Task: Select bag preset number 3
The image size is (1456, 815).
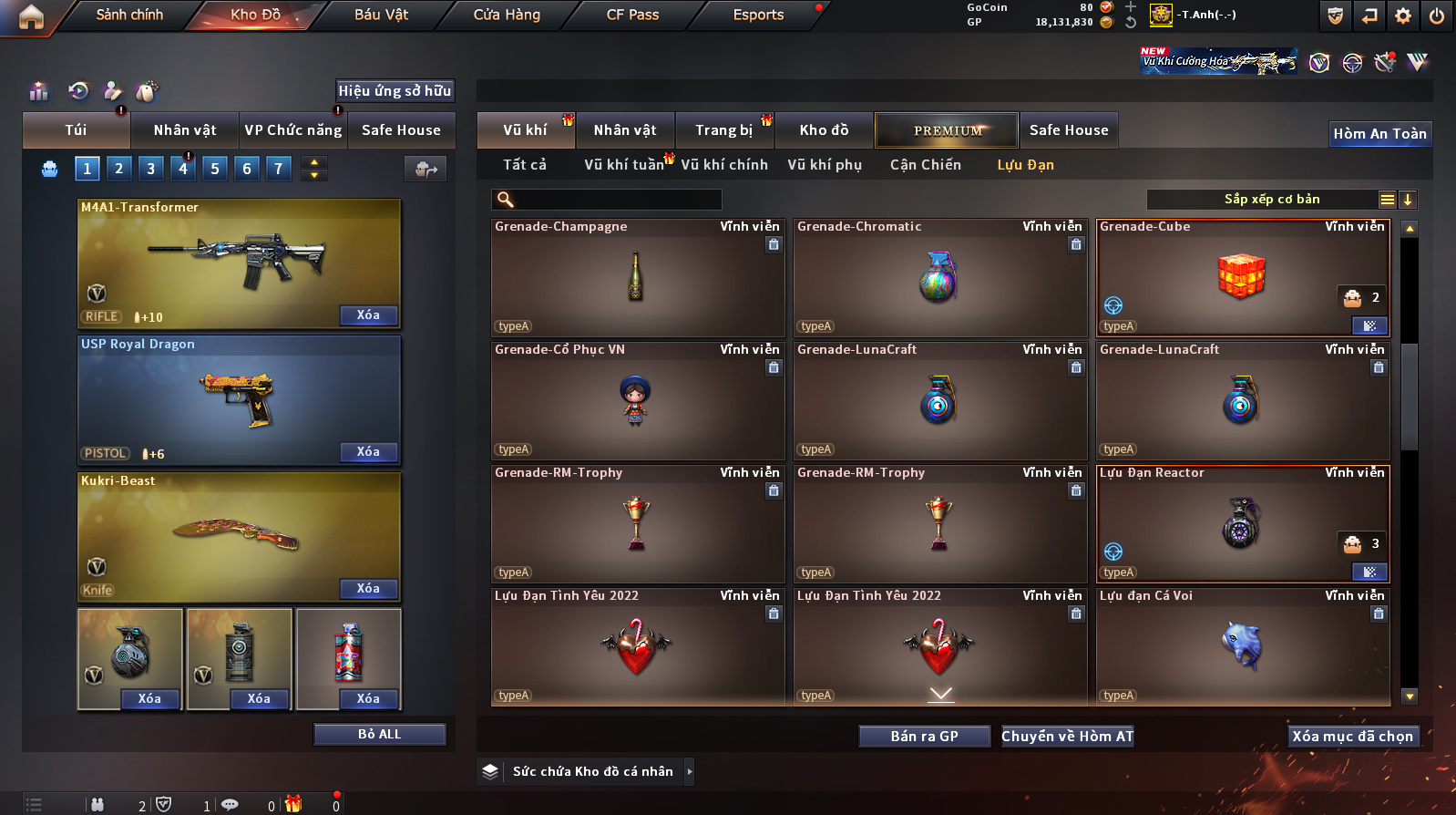Action: coord(151,169)
